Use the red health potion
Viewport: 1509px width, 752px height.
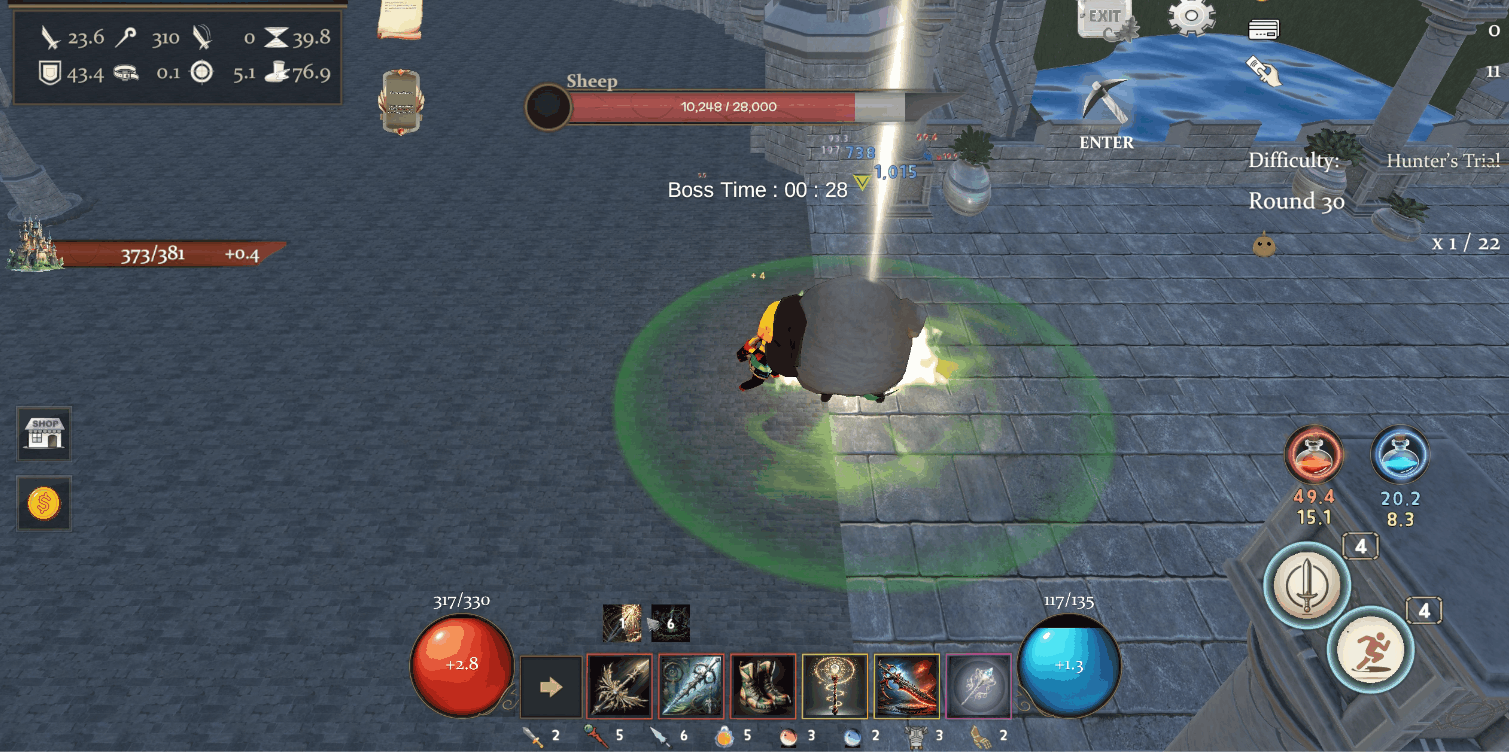click(1314, 455)
